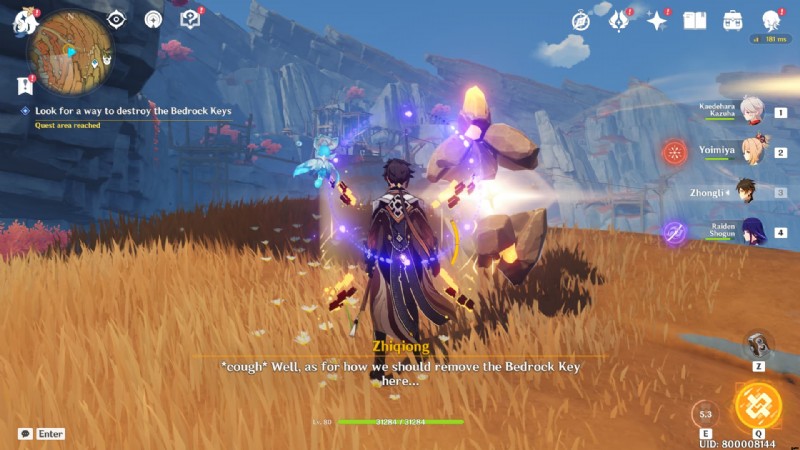800x450 pixels.
Task: Open the Paimon menu
Action: click(22, 21)
